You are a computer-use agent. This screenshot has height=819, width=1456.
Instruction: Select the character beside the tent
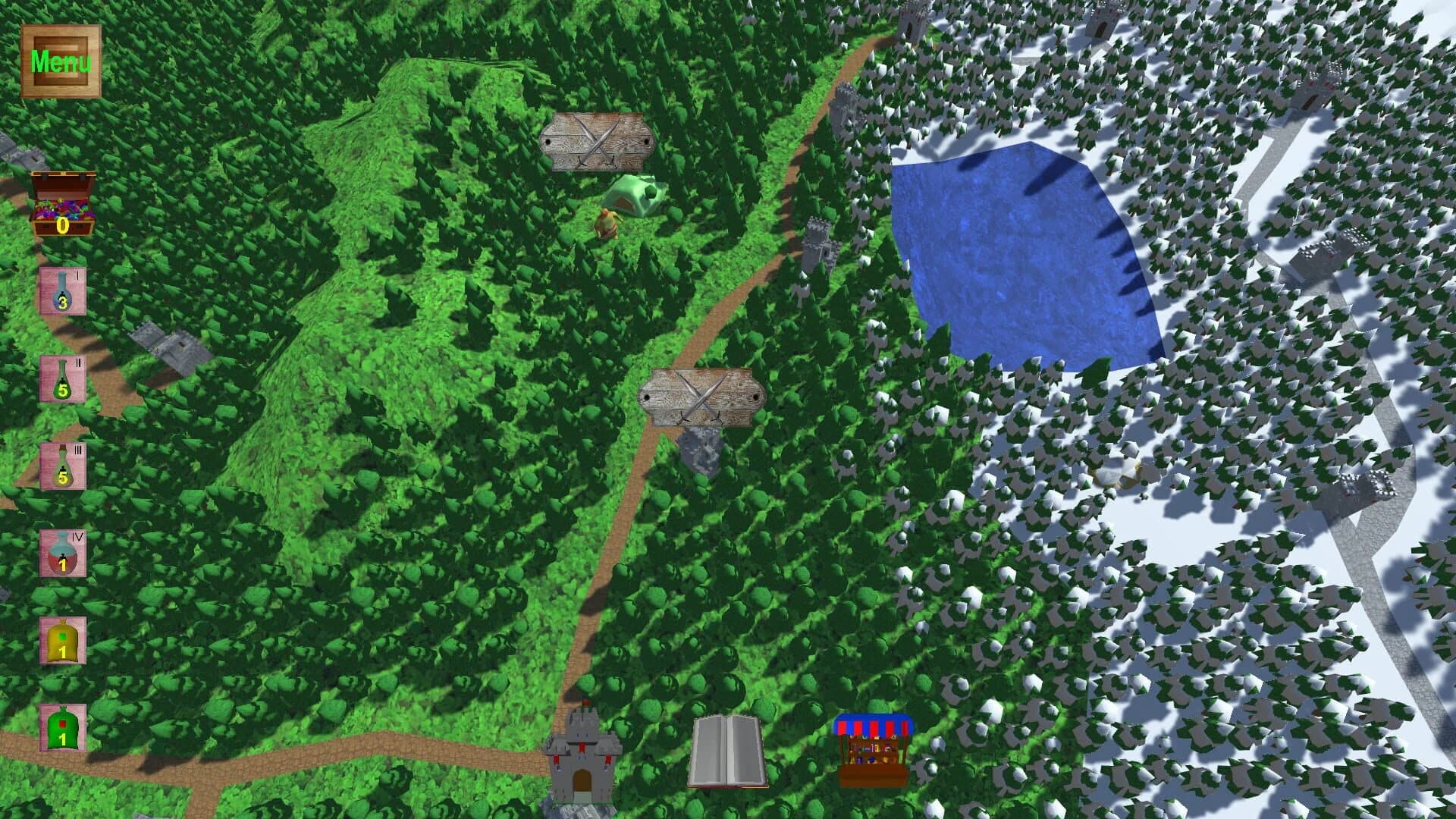point(609,224)
